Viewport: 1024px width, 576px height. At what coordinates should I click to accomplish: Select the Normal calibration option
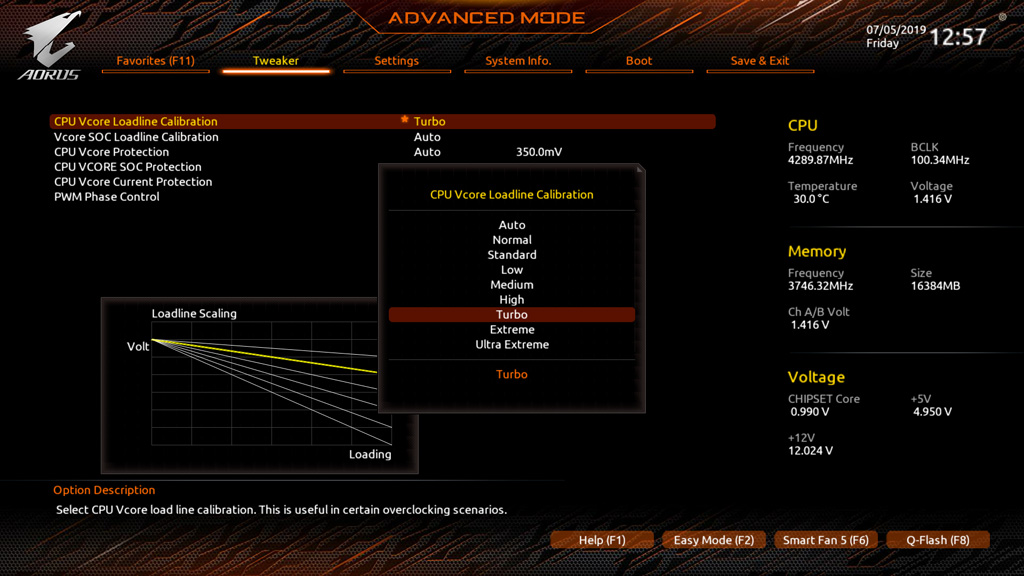pyautogui.click(x=512, y=240)
